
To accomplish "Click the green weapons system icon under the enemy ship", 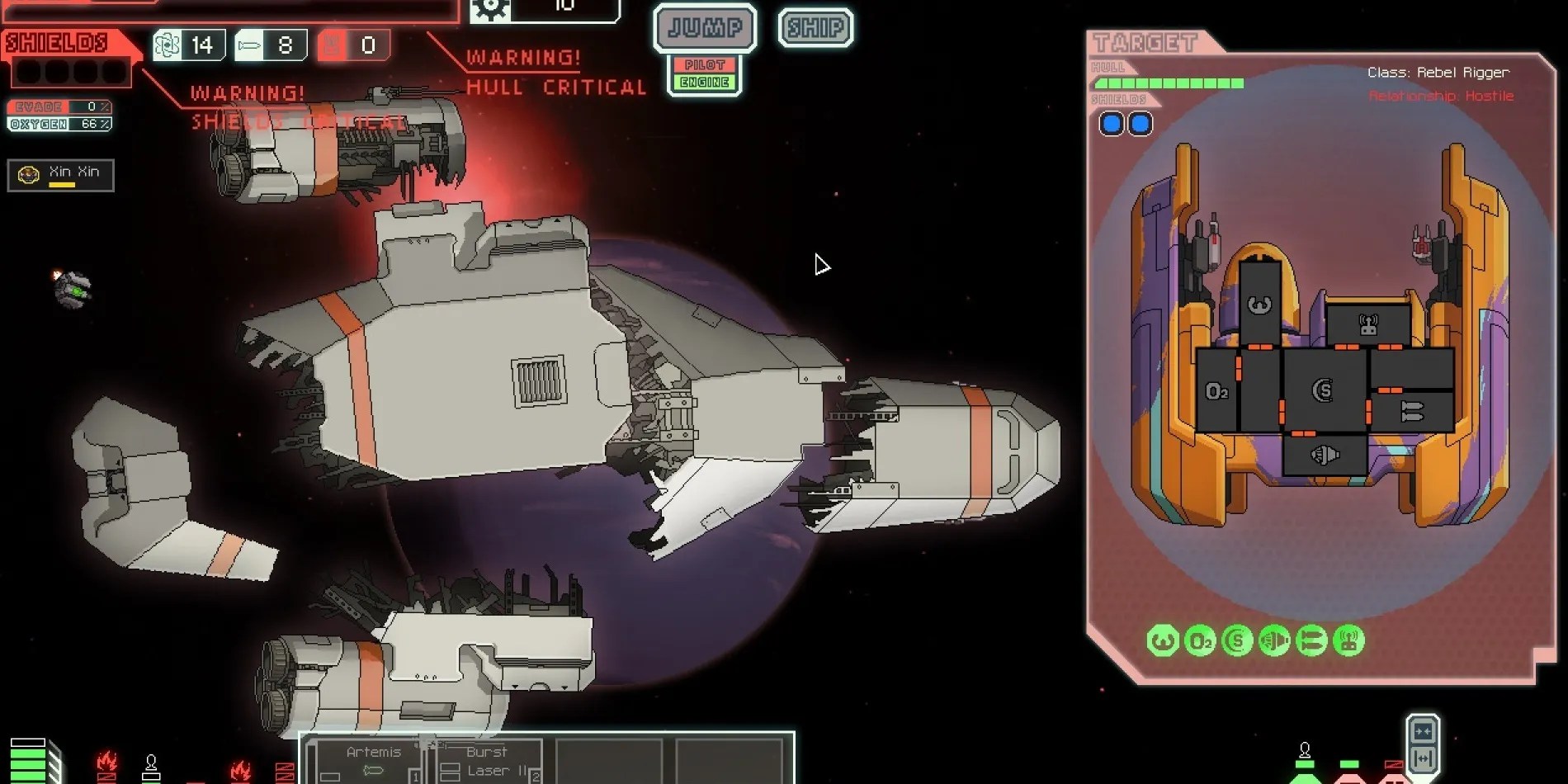I will 1310,640.
